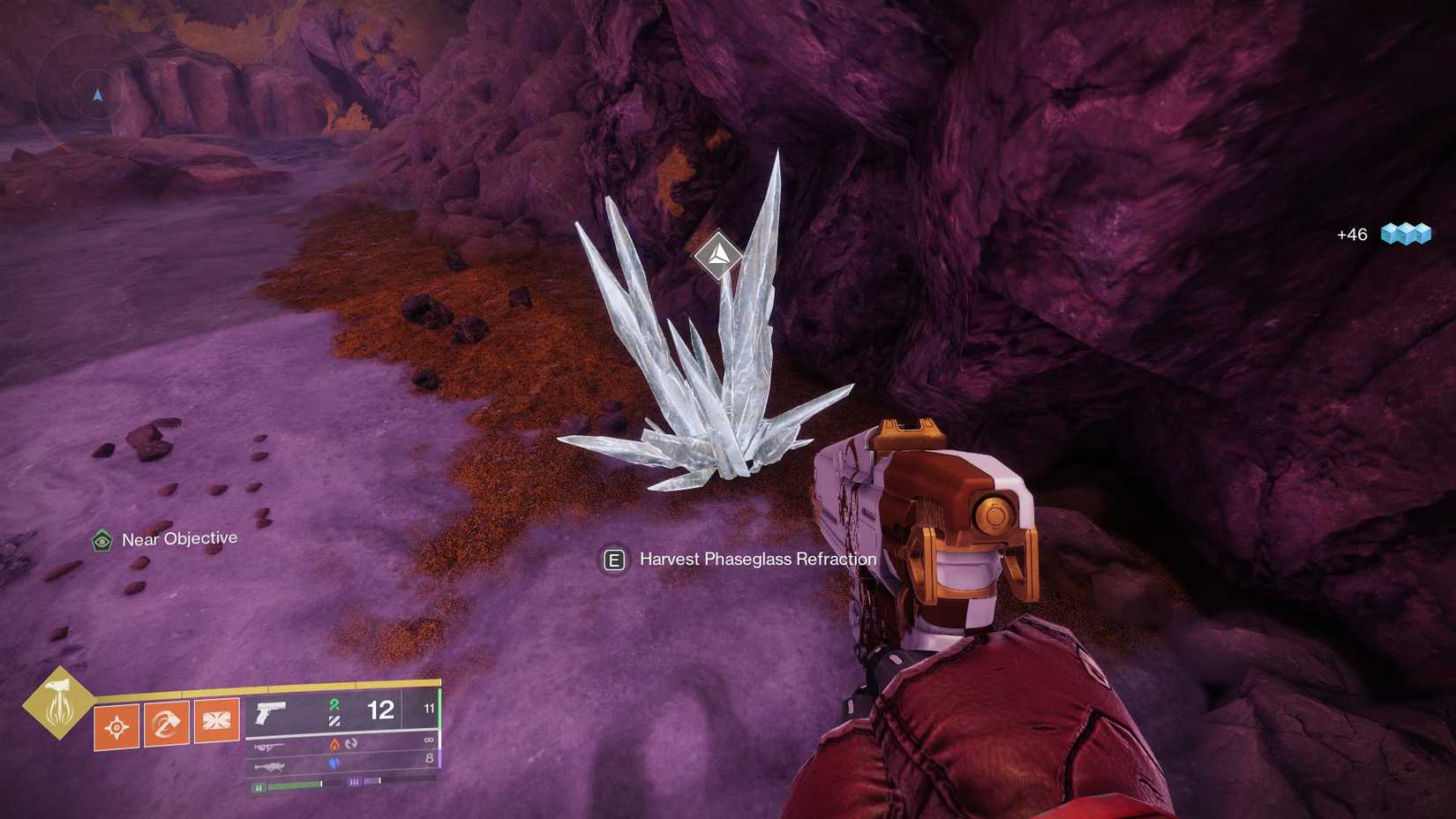The image size is (1456, 819).
Task: Switch to the rifle in the second weapon row
Action: coord(270,748)
